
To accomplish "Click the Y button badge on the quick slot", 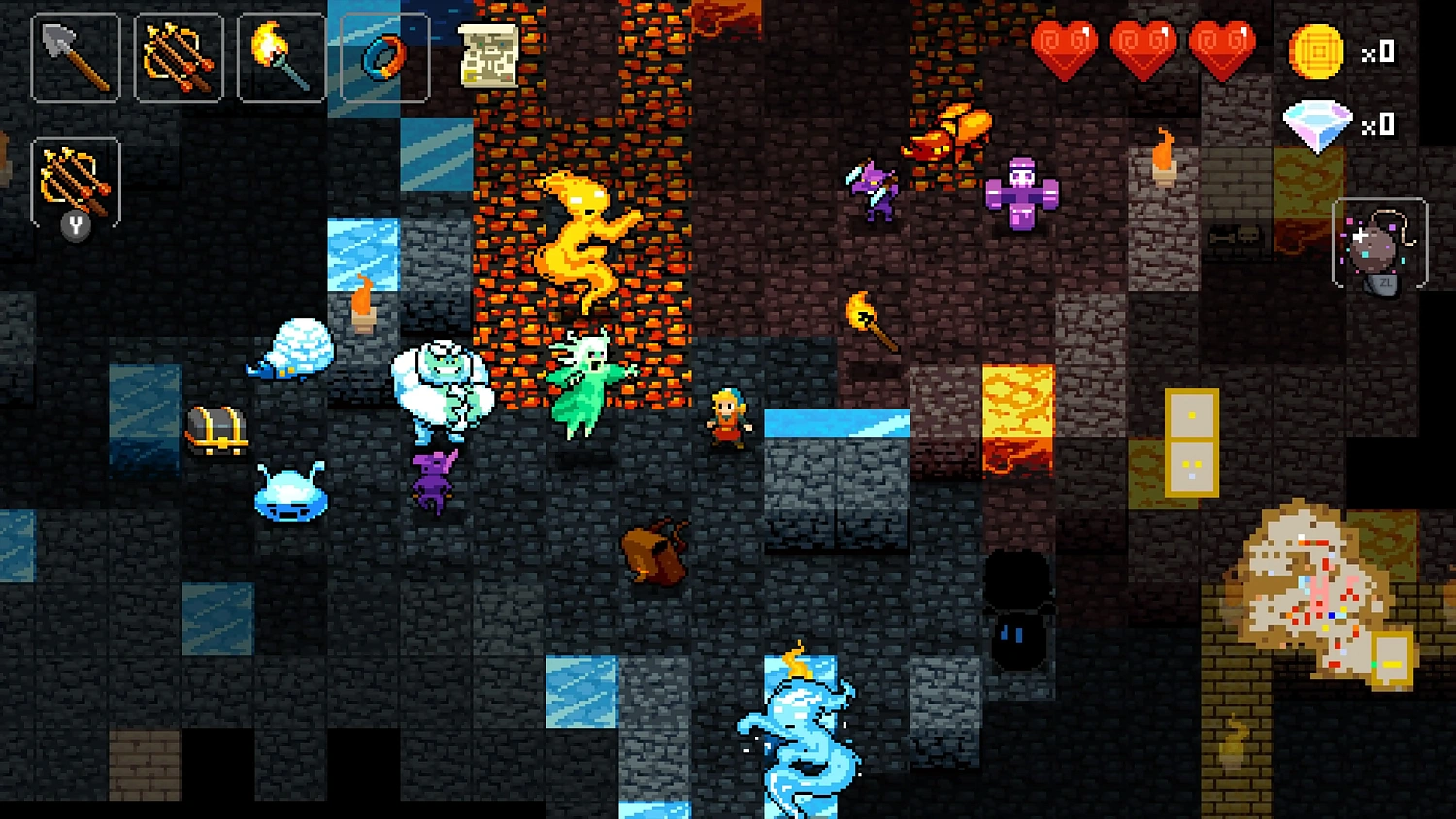I will 77,226.
